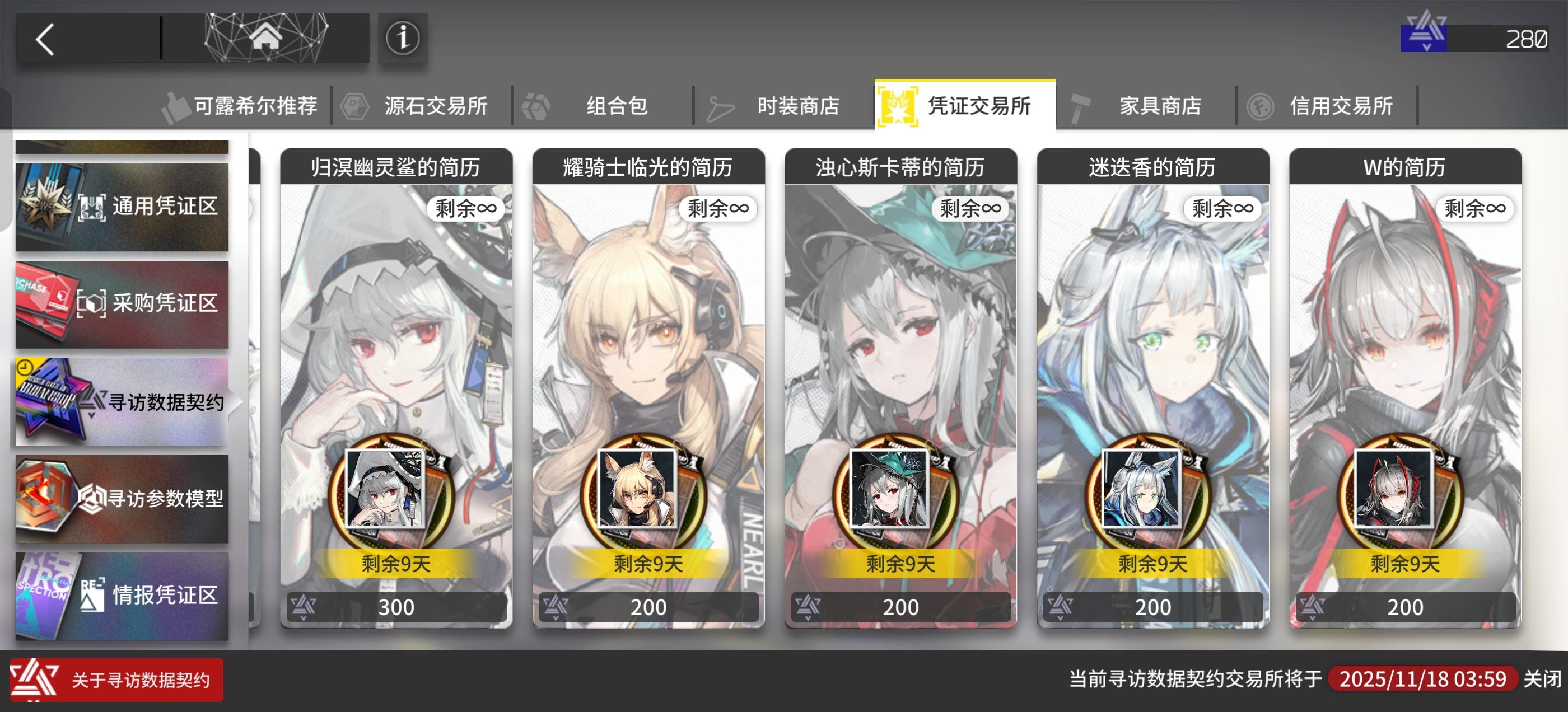Select 归溟幽灵鲨的简历 priced 300
The width and height of the screenshot is (1568, 712).
click(396, 390)
